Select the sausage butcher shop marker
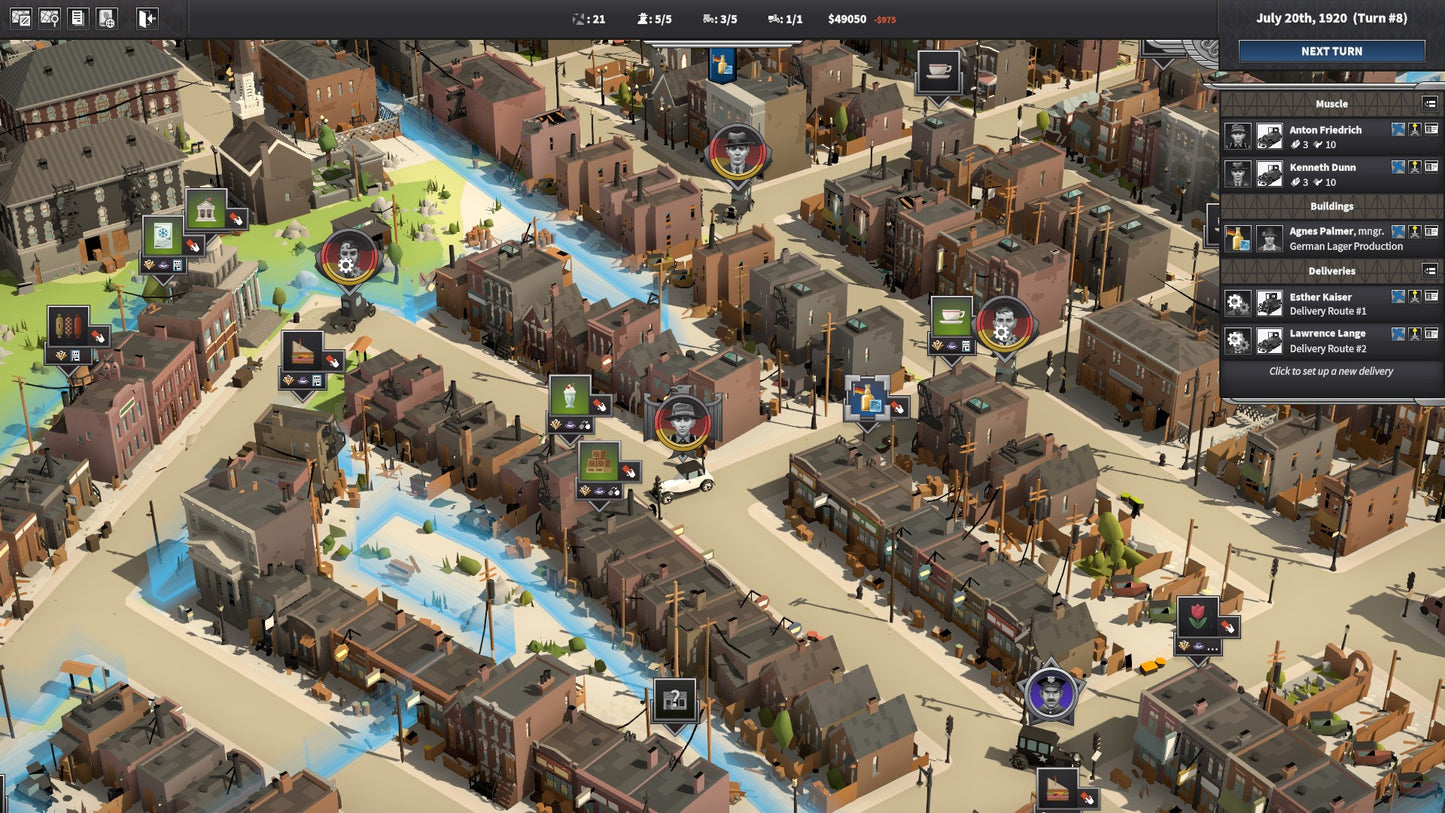Image resolution: width=1445 pixels, height=813 pixels. [x=68, y=327]
